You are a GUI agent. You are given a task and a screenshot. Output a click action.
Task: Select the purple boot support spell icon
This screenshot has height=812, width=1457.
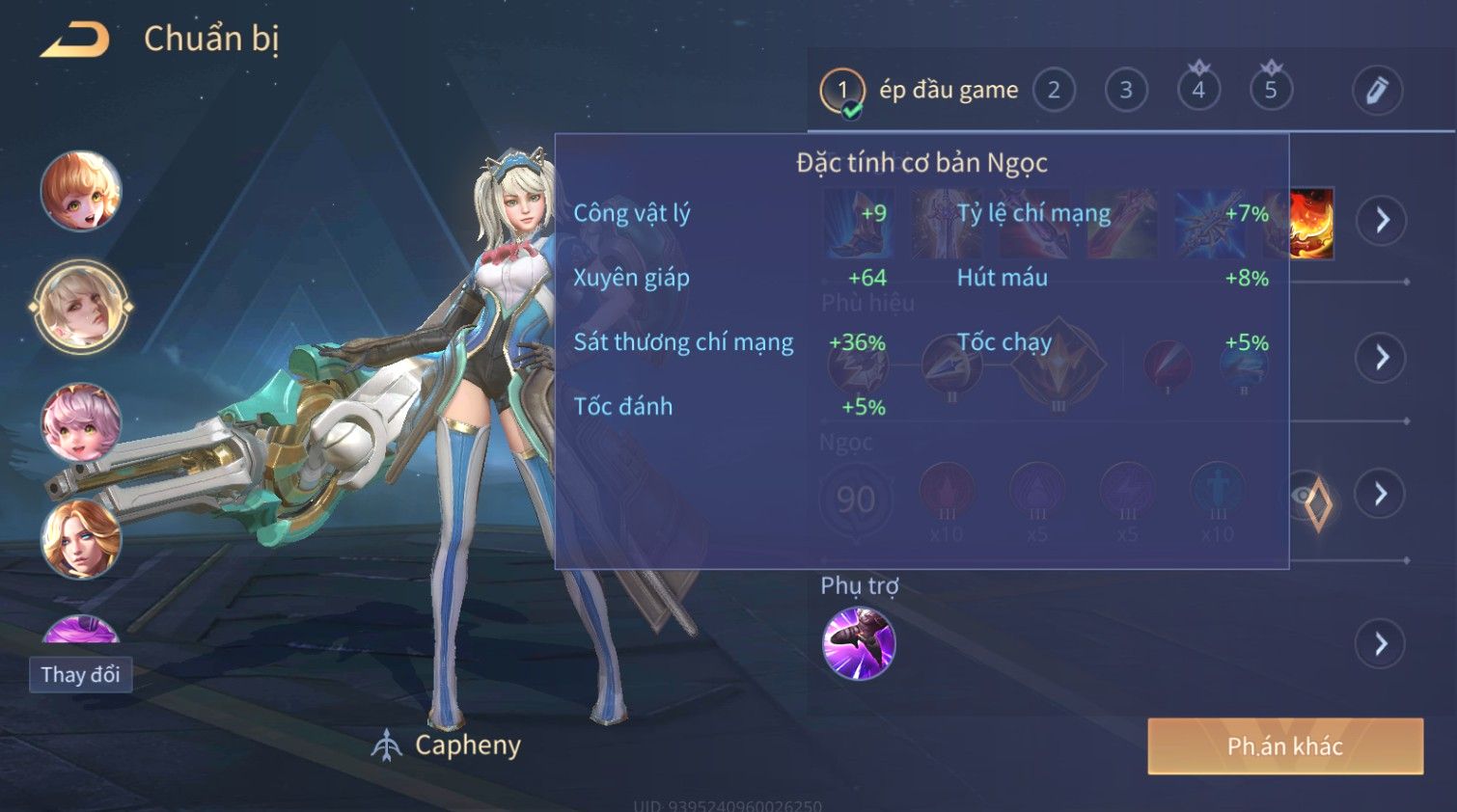pos(859,643)
